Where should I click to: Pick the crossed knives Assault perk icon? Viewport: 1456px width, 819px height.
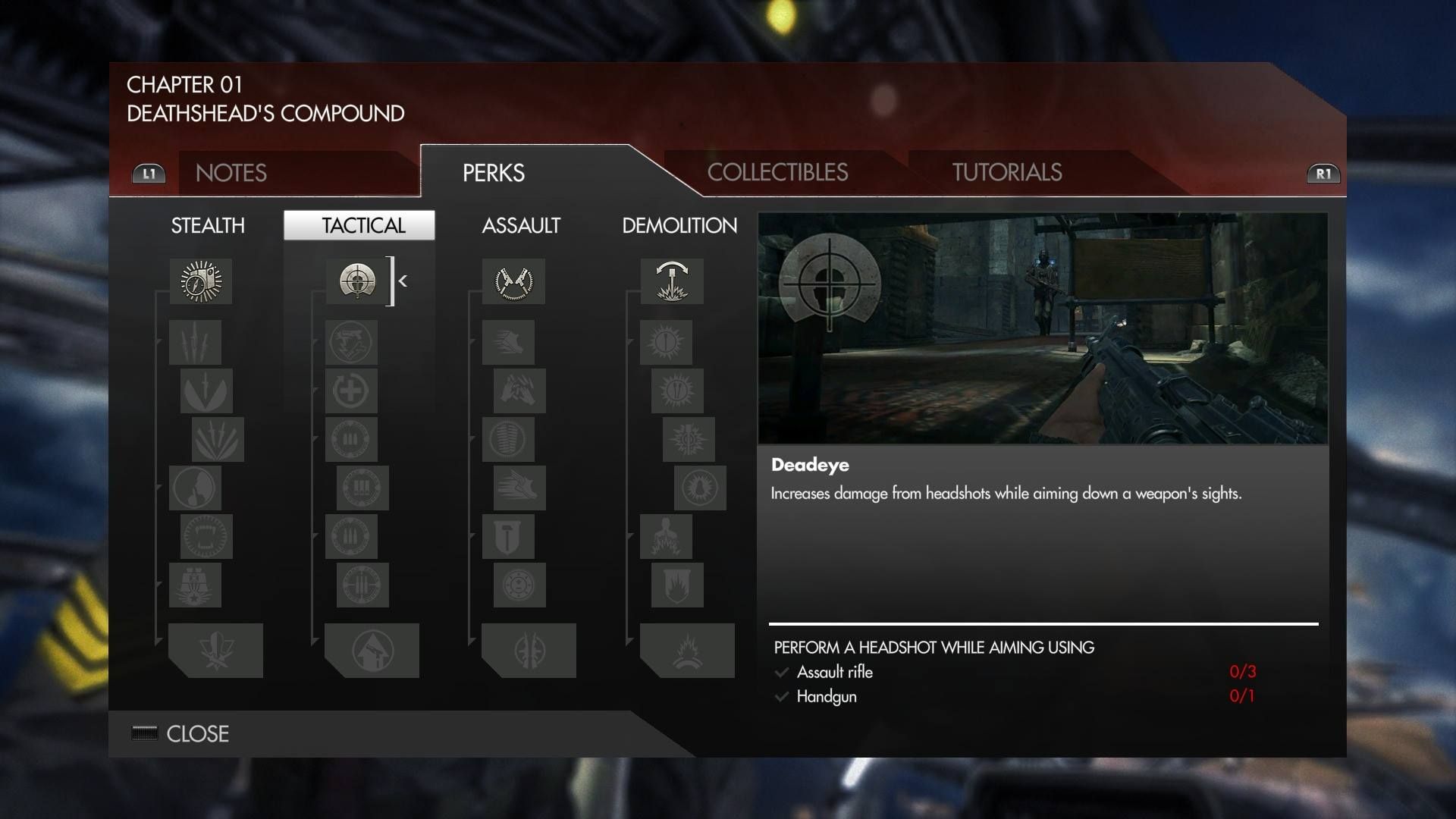coord(513,281)
